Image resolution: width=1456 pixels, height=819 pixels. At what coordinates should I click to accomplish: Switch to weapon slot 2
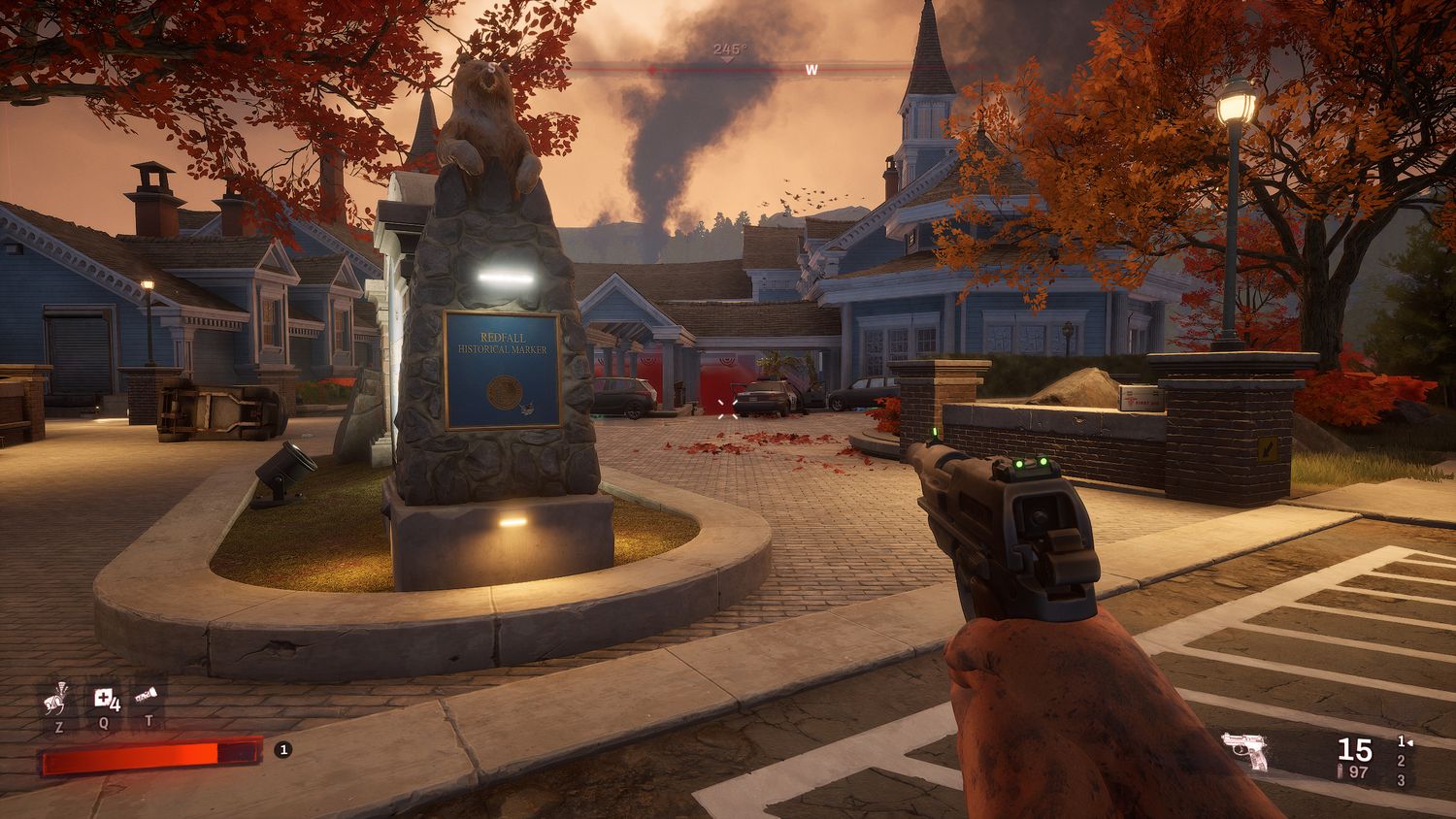tap(1401, 761)
